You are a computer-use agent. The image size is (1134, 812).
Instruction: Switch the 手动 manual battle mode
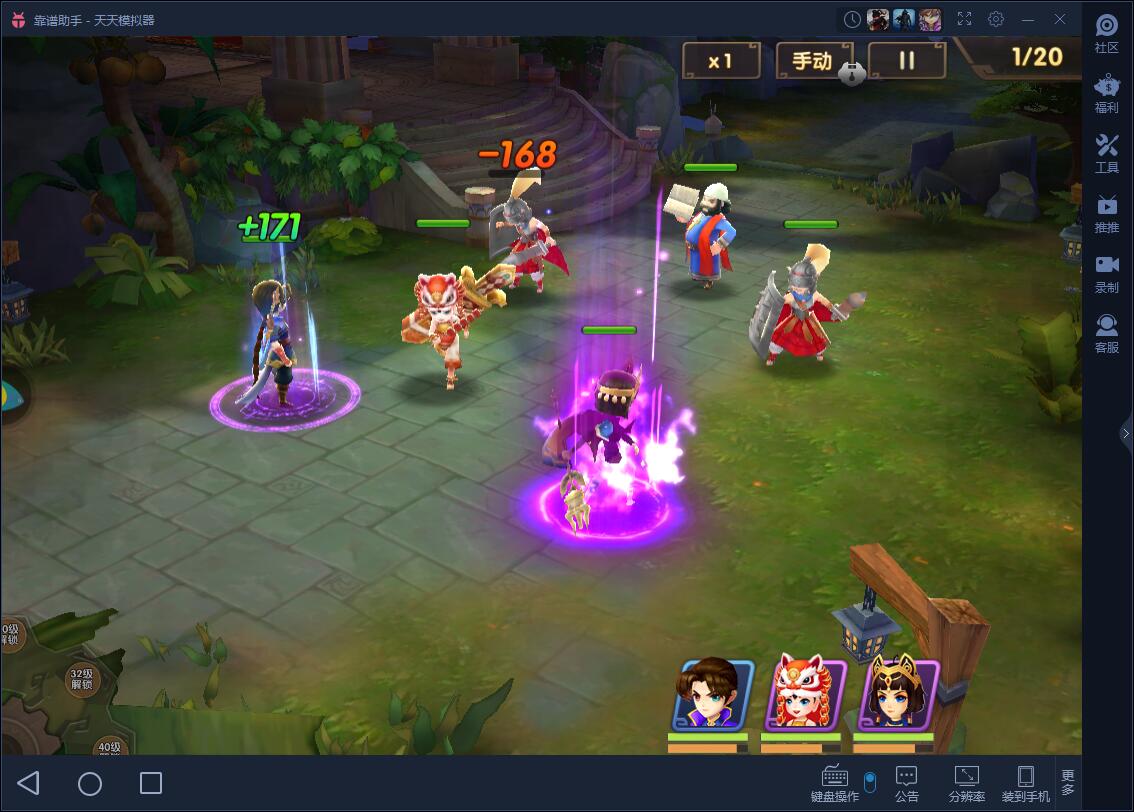tap(812, 61)
